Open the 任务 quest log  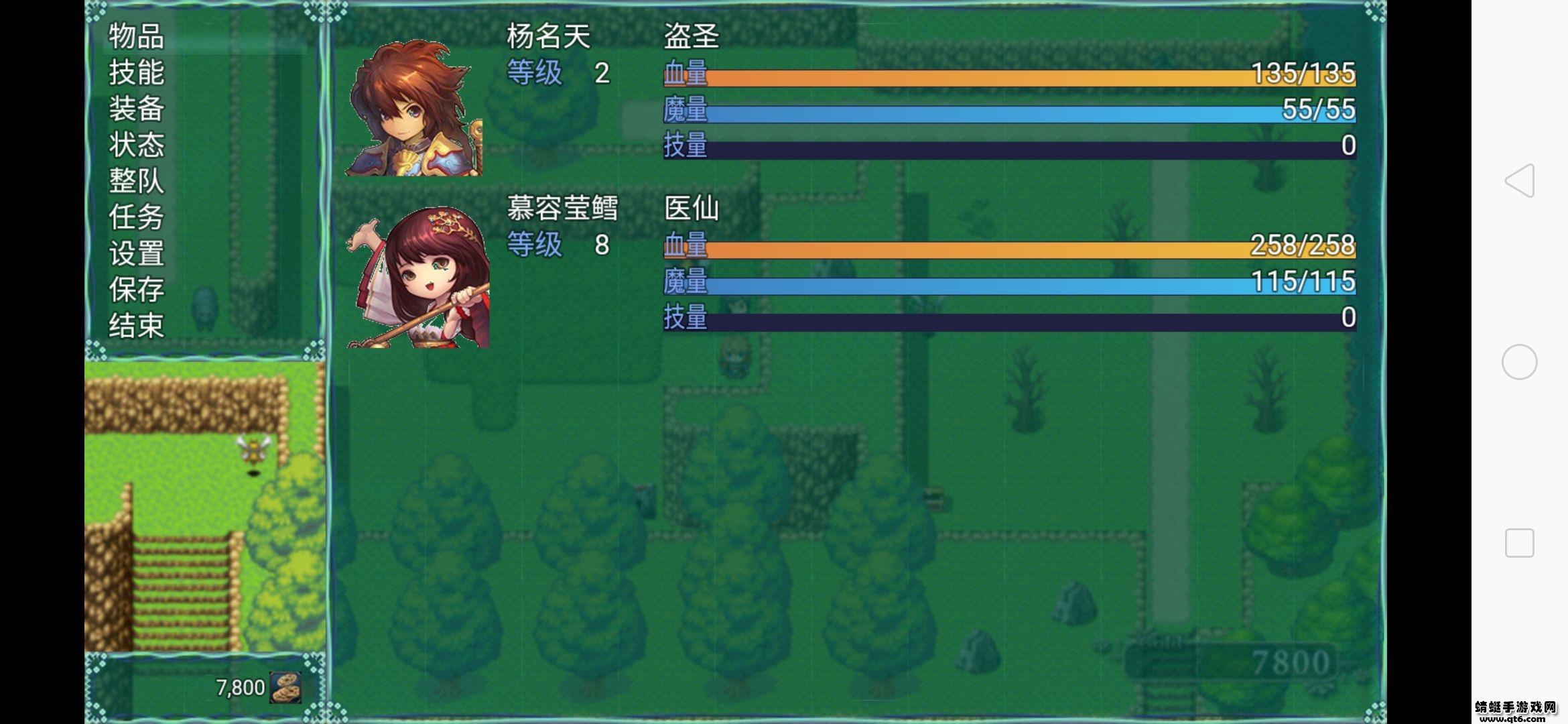tap(135, 219)
